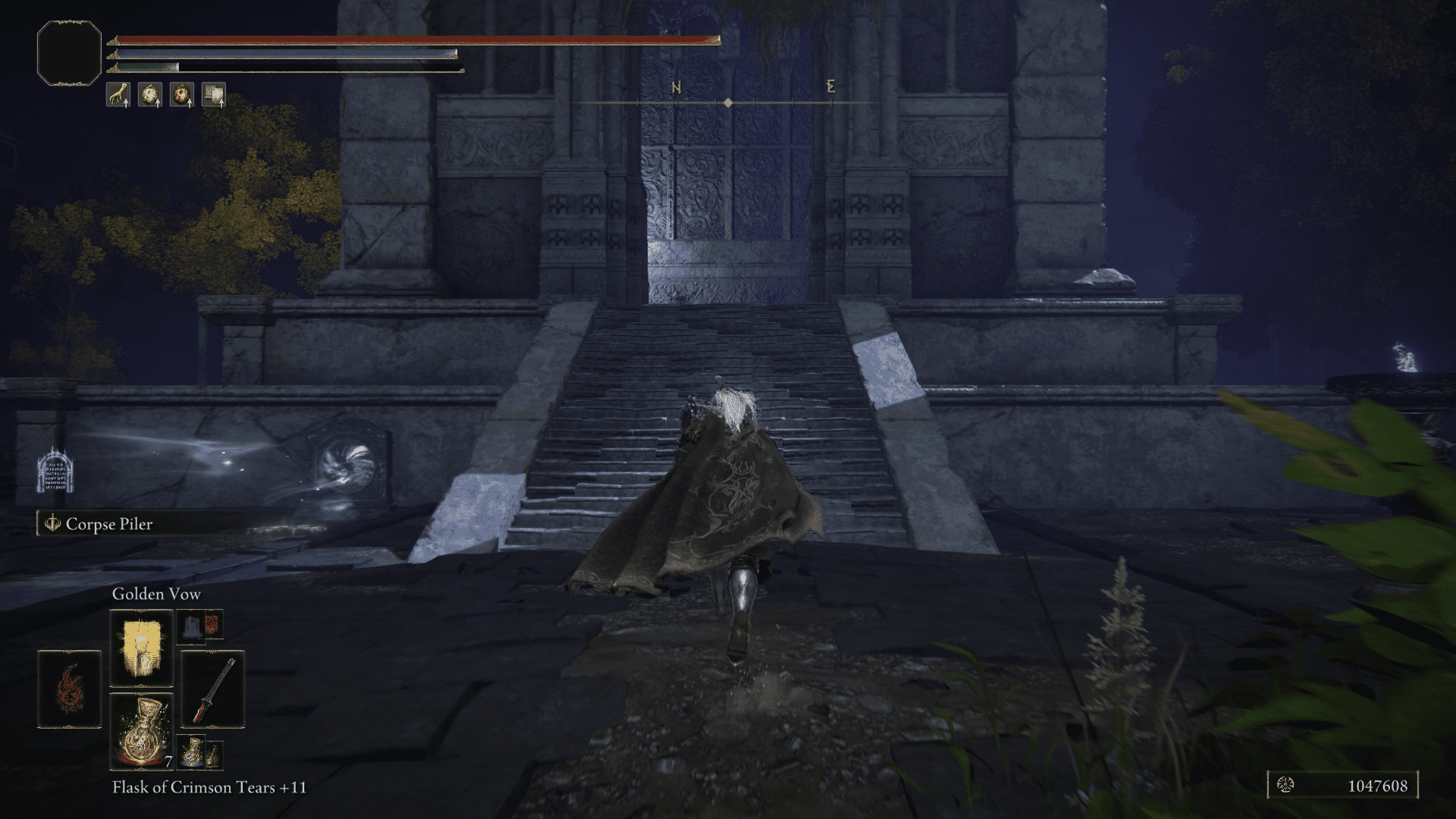Click the Golden Vow text label
The height and width of the screenshot is (819, 1456).
[155, 595]
